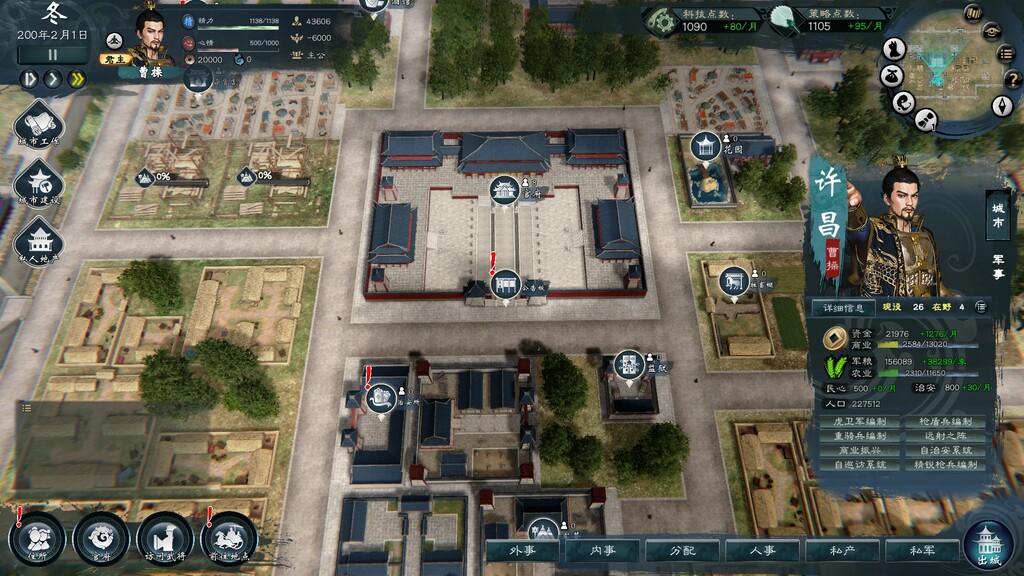Open the 私产 private property menu
This screenshot has height=576, width=1024.
pyautogui.click(x=842, y=551)
